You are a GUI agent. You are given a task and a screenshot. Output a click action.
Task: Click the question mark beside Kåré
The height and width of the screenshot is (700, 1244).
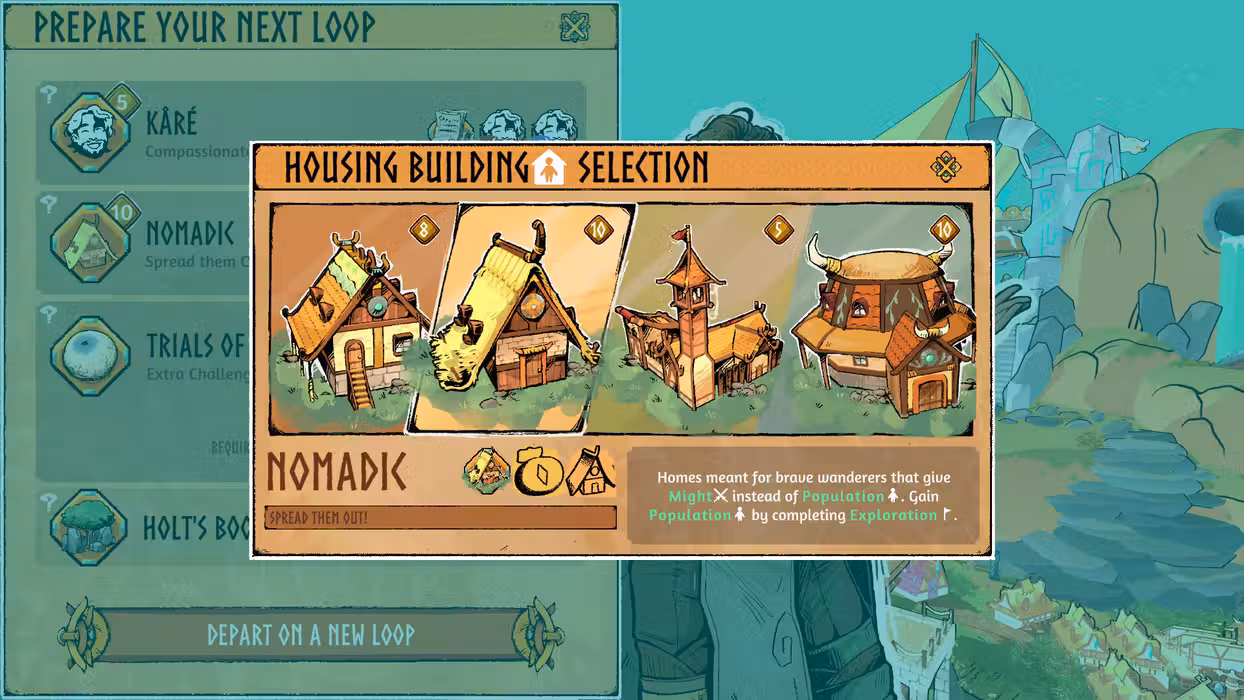47,93
